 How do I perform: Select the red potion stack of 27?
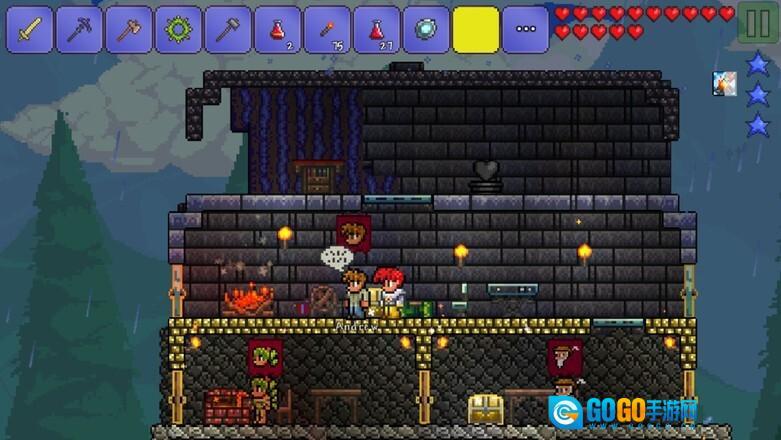click(x=377, y=30)
